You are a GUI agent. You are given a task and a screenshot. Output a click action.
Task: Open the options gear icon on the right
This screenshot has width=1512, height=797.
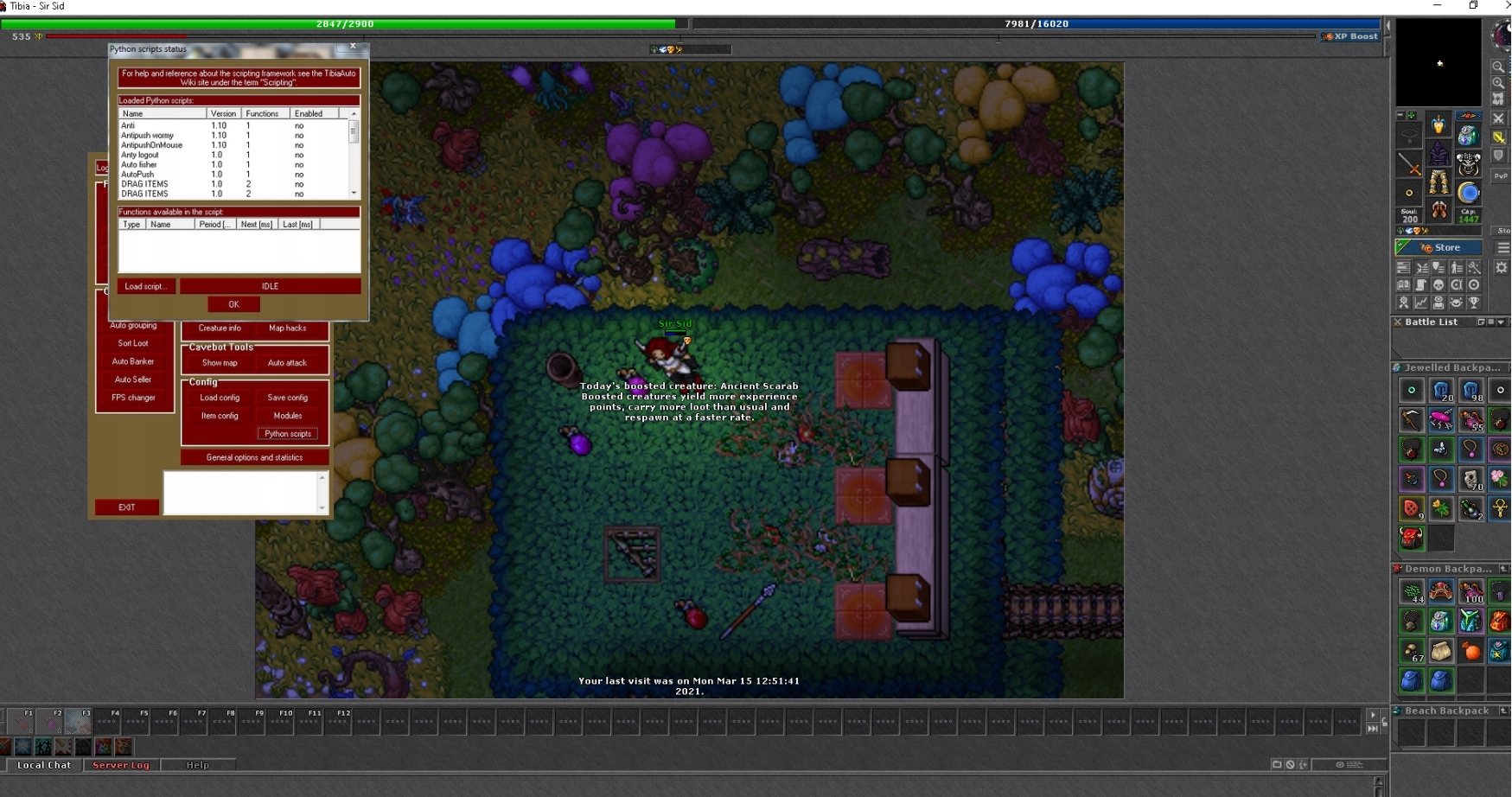point(1502,268)
